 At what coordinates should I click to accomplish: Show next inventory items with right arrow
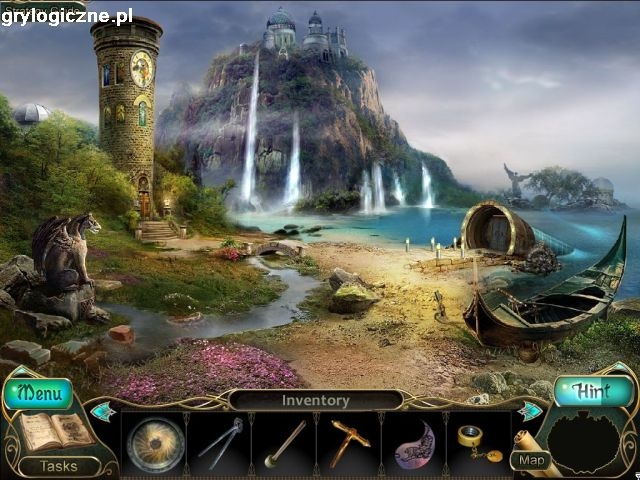(x=529, y=411)
